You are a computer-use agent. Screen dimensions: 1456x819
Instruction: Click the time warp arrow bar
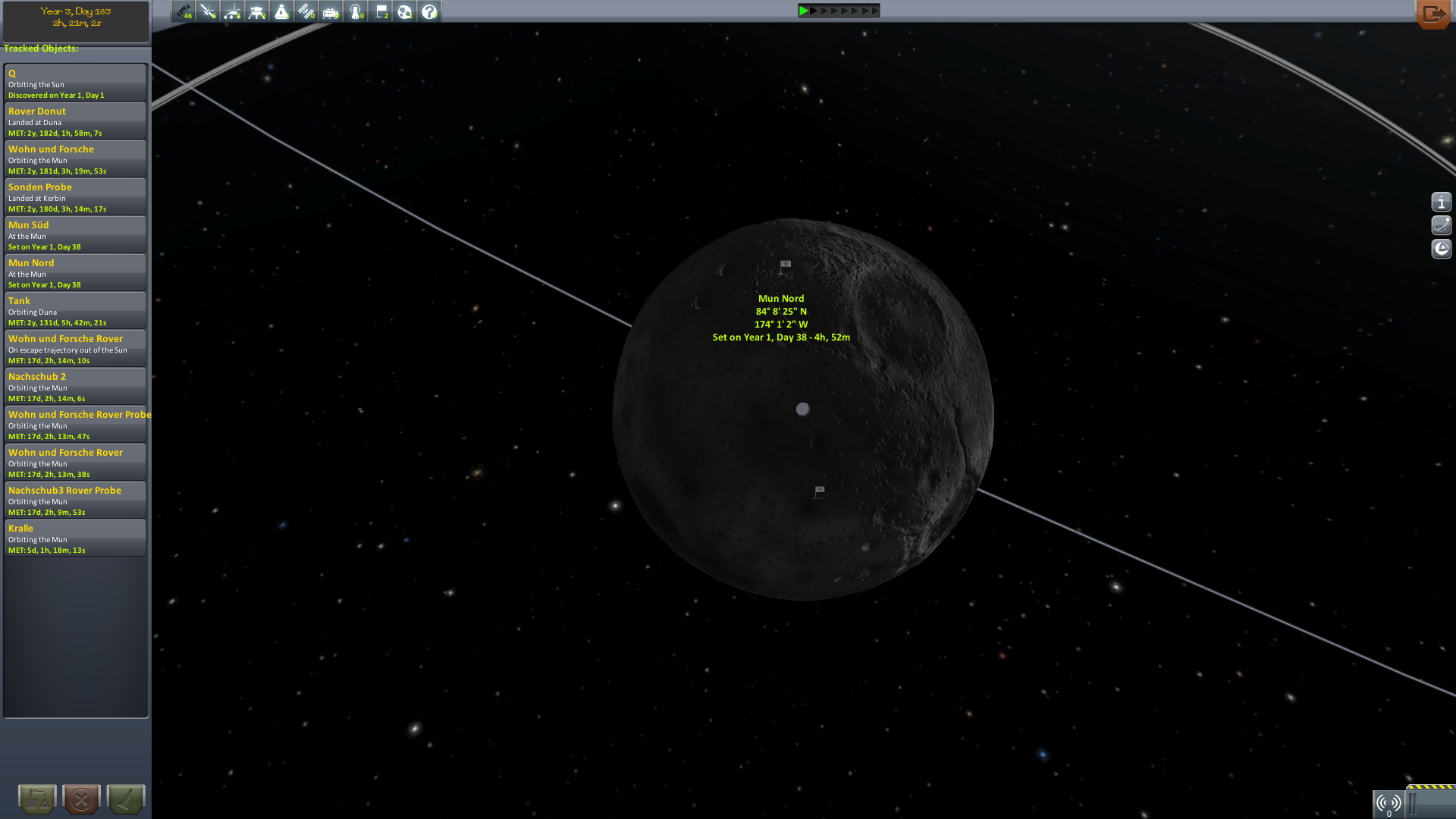[839, 11]
